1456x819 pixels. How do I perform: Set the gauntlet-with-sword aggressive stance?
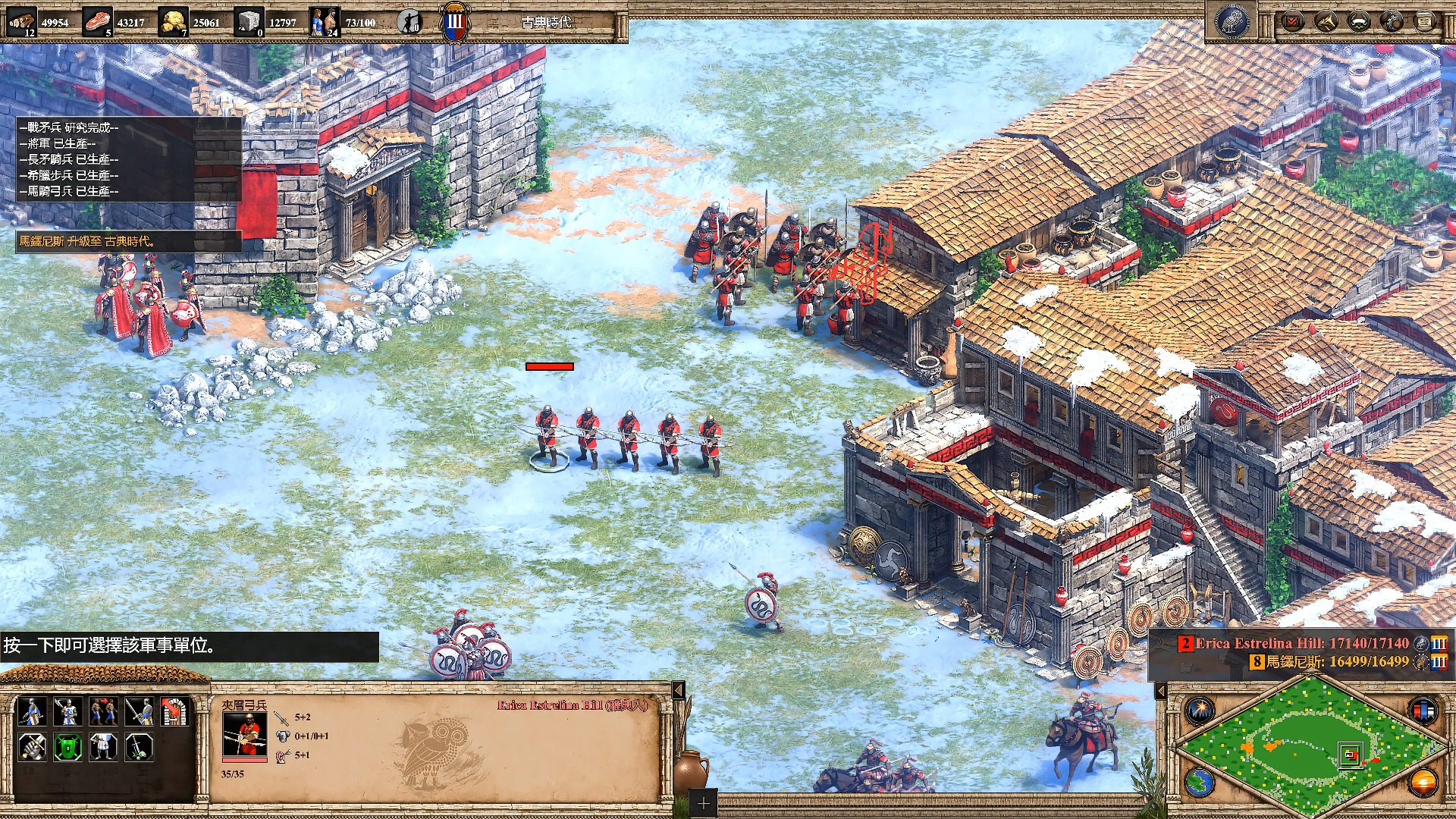pos(31,748)
